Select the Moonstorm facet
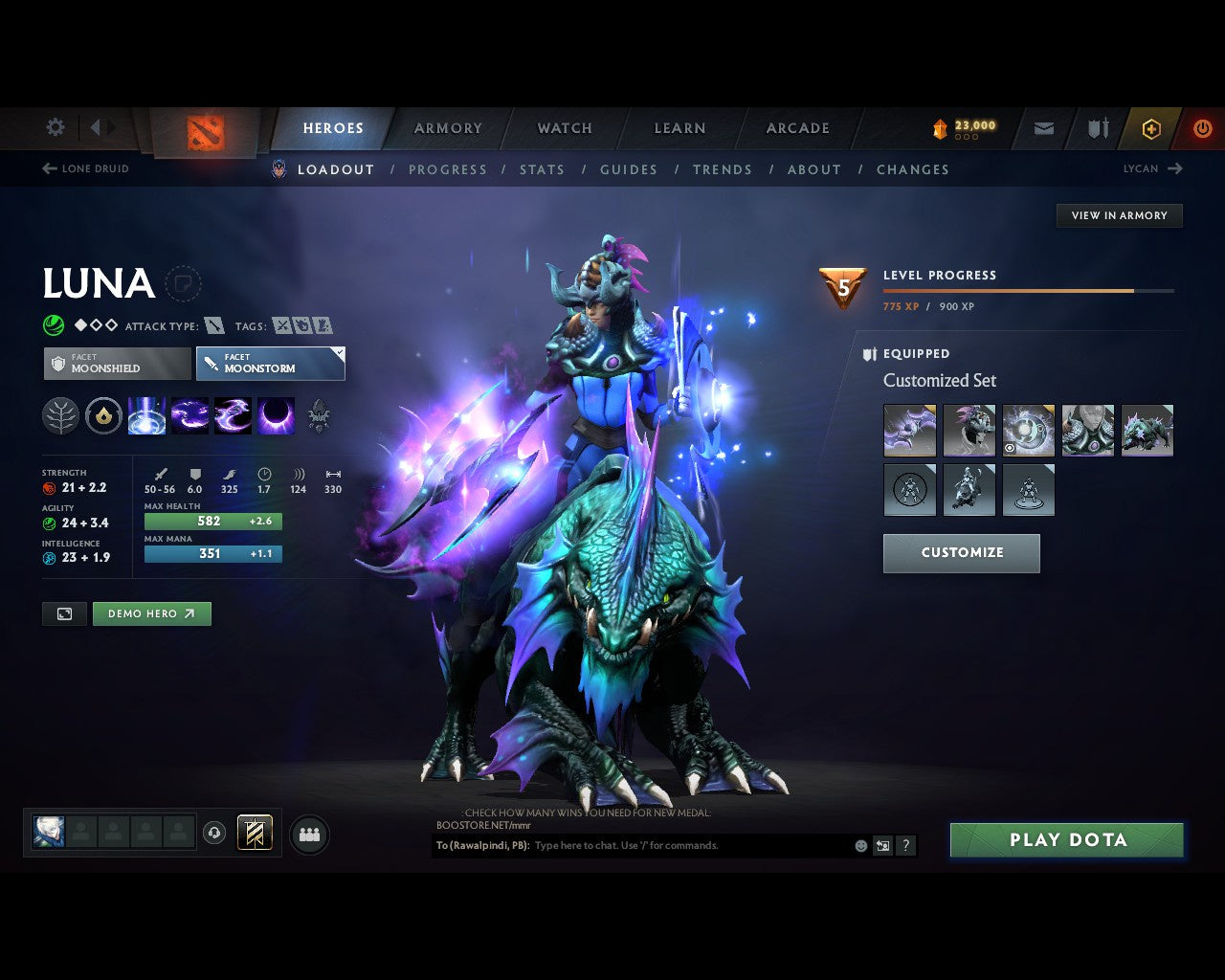 pyautogui.click(x=270, y=364)
